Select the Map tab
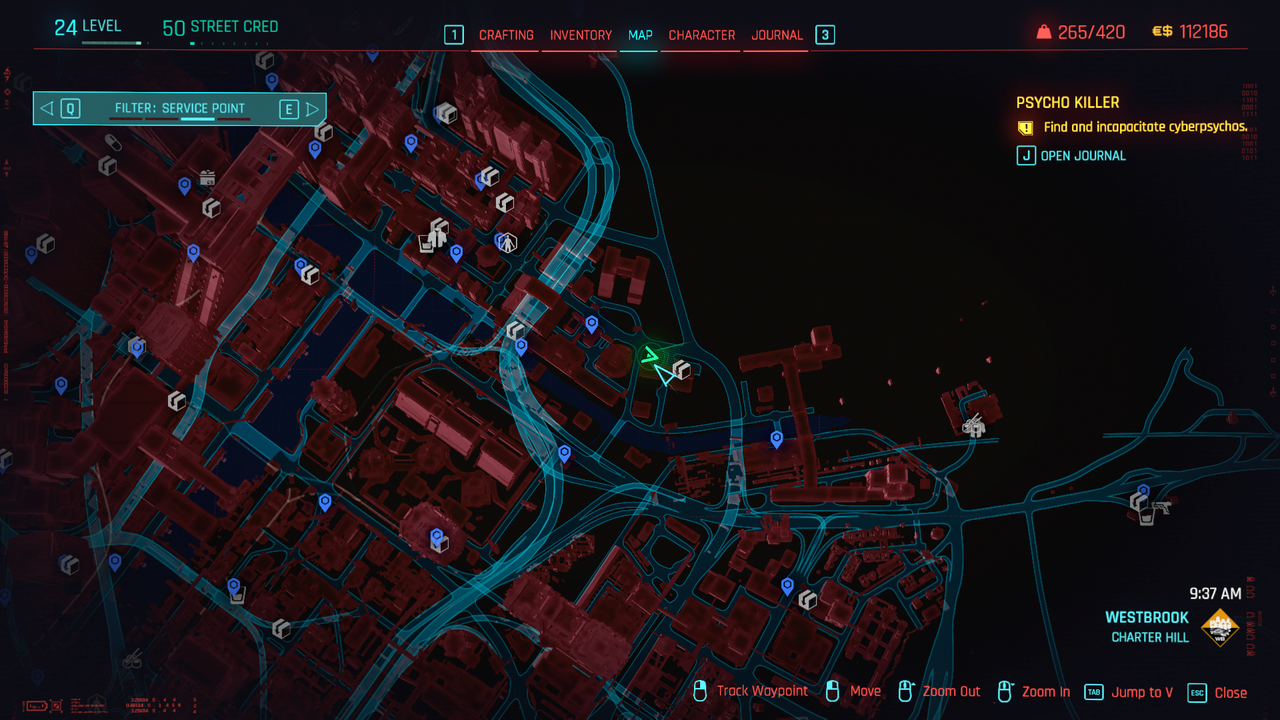This screenshot has height=720, width=1280. (x=640, y=35)
